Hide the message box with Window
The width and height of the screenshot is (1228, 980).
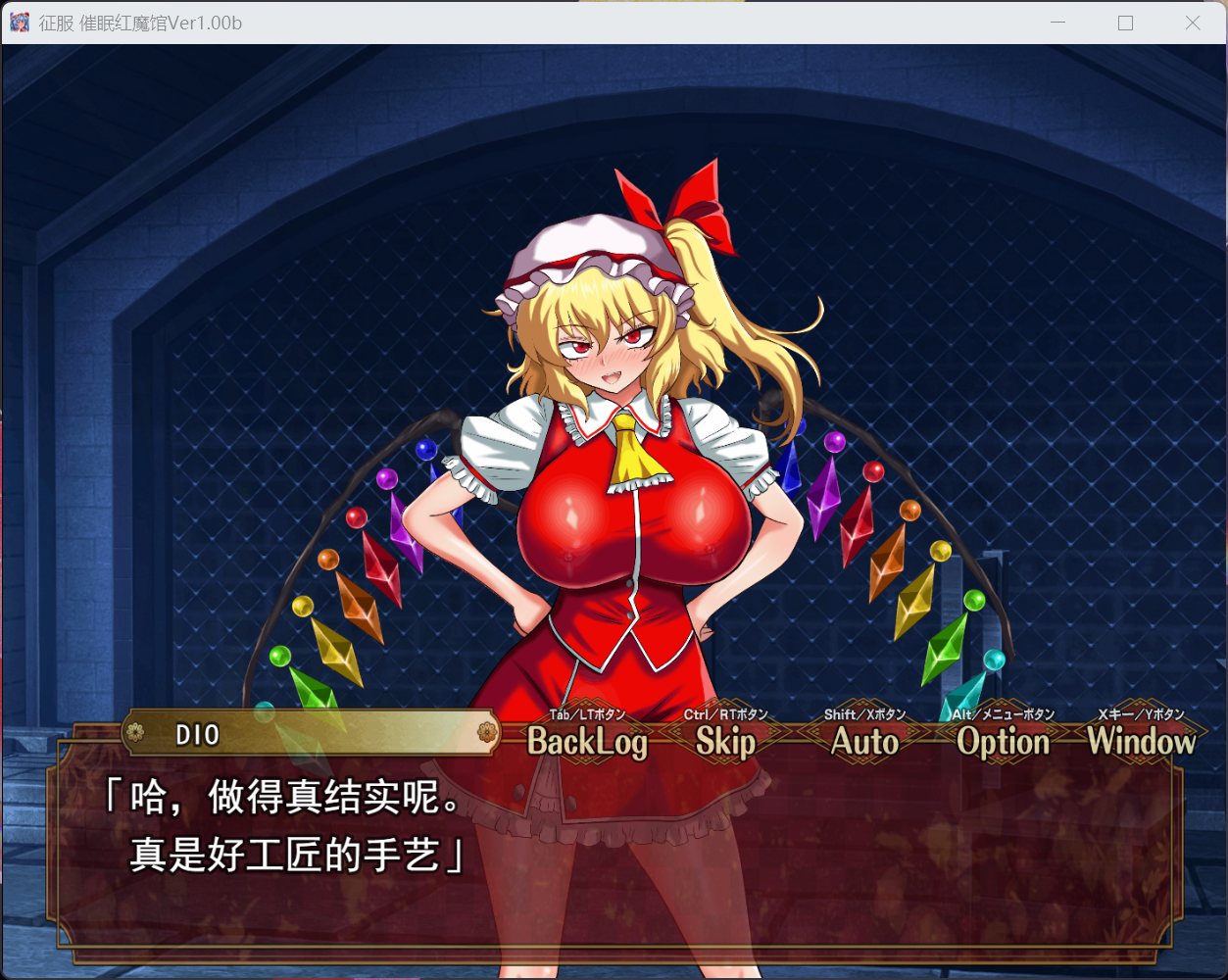[1141, 742]
